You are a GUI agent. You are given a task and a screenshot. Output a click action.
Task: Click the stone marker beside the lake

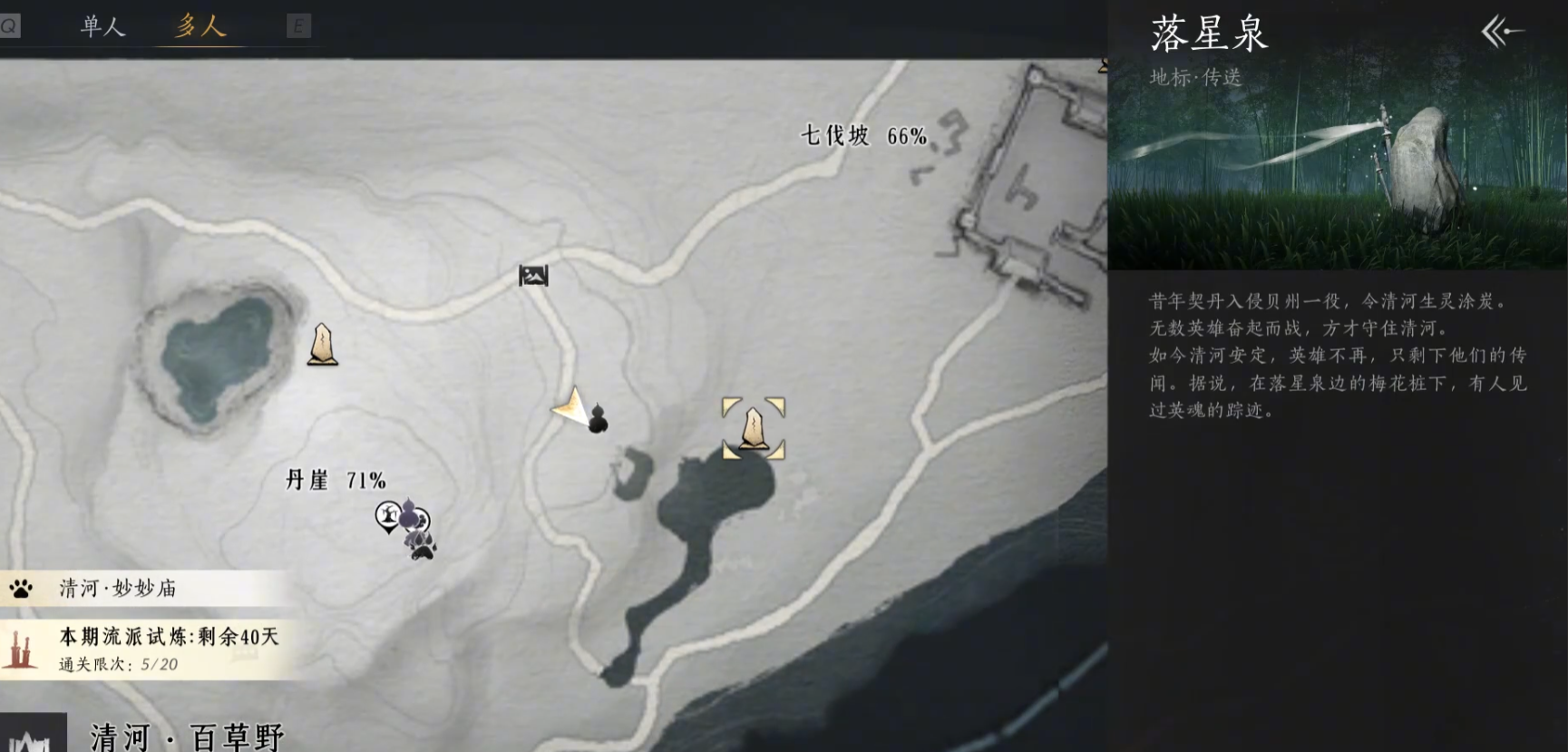[322, 345]
